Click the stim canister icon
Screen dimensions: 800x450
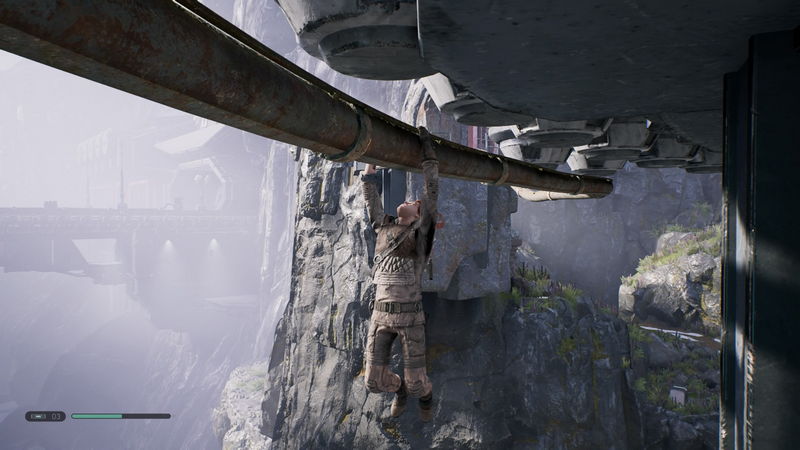coord(38,416)
